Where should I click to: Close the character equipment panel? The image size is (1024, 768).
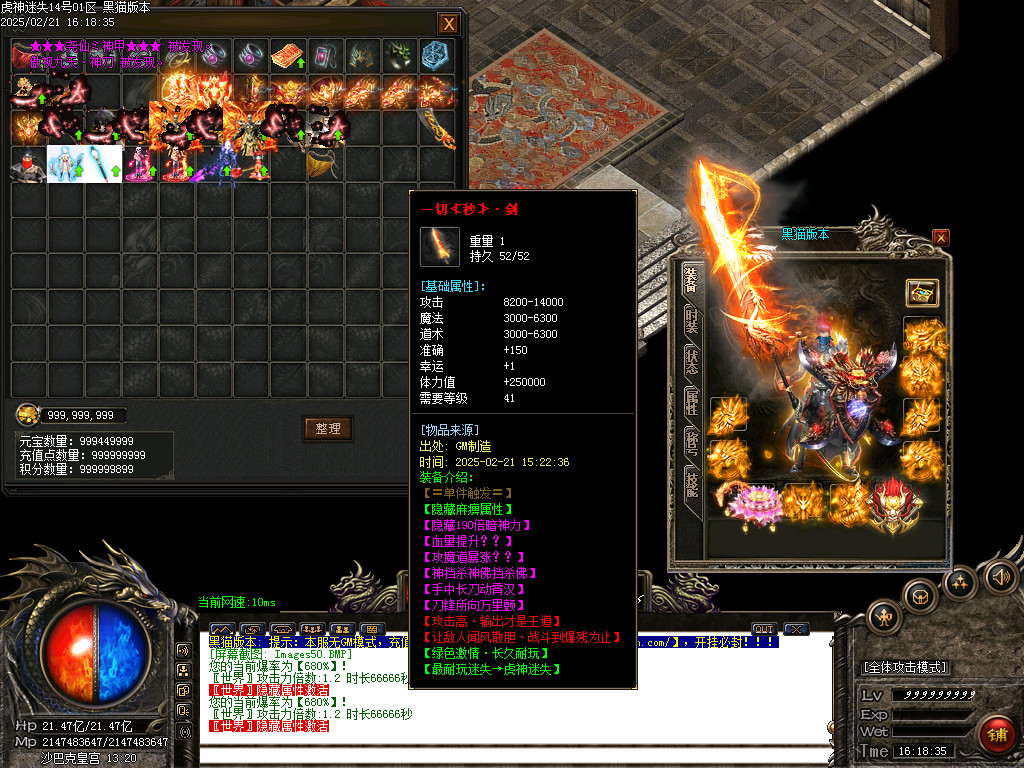tap(940, 237)
